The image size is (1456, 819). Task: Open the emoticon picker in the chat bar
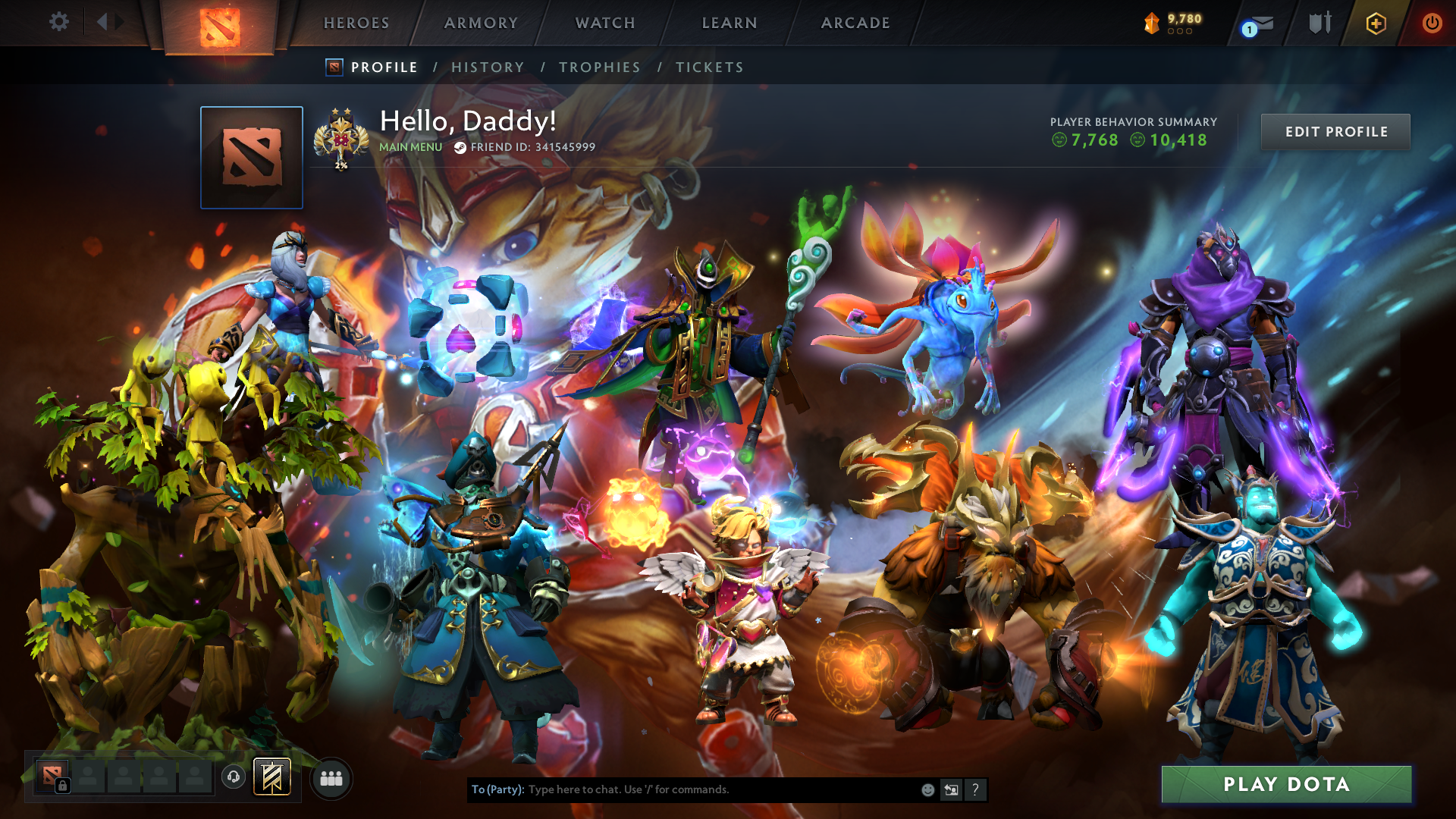click(927, 789)
